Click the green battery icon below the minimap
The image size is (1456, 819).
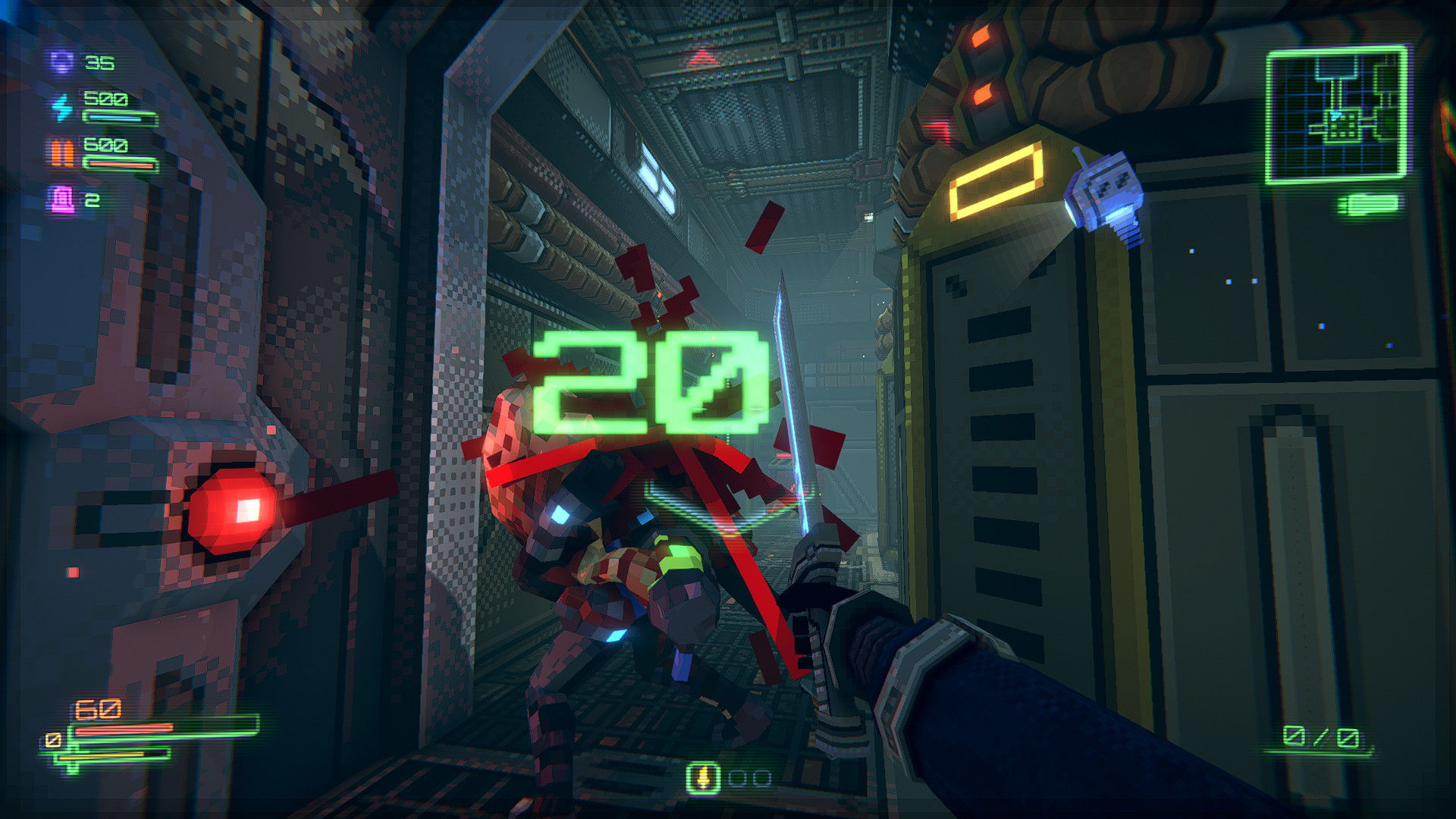tap(1369, 205)
